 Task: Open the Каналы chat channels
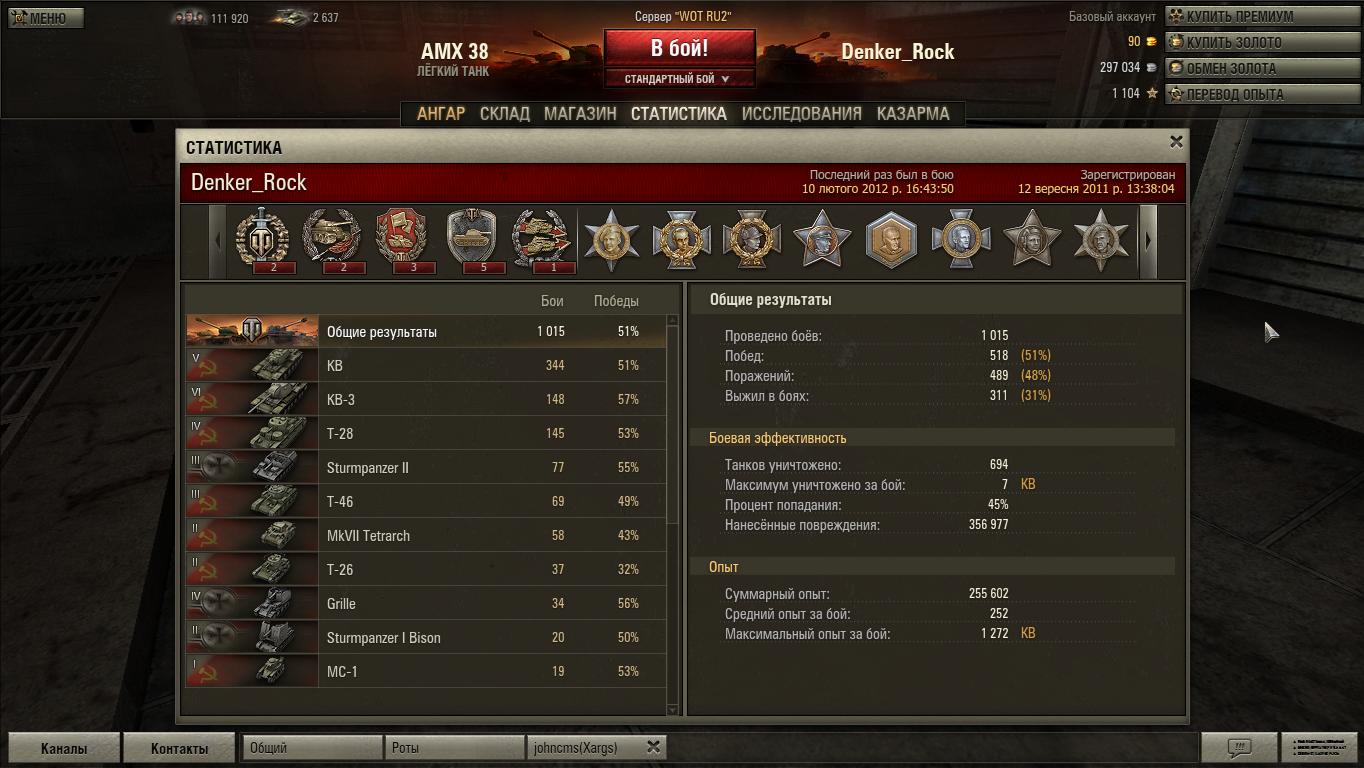point(64,748)
